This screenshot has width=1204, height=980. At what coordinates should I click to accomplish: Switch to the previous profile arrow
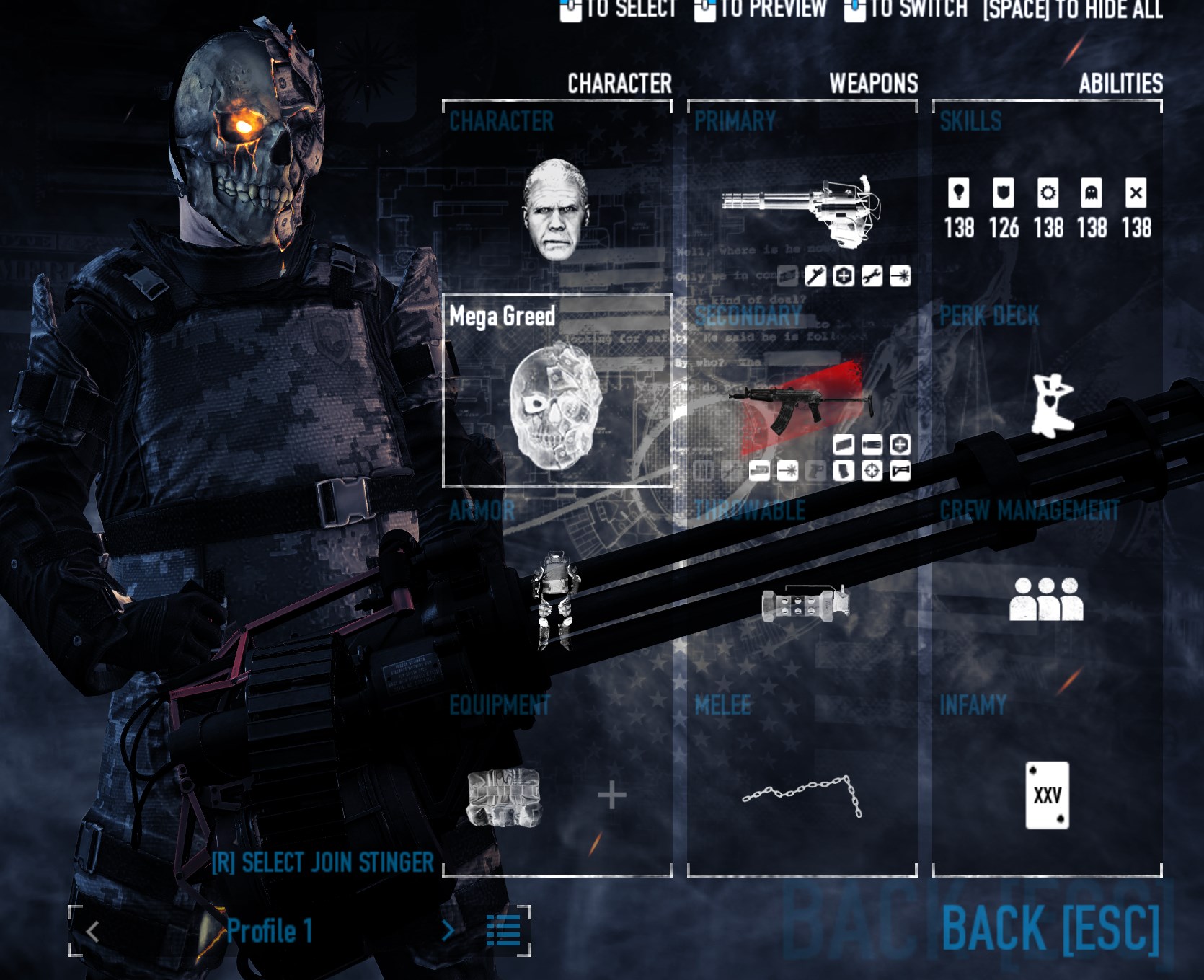pyautogui.click(x=92, y=932)
